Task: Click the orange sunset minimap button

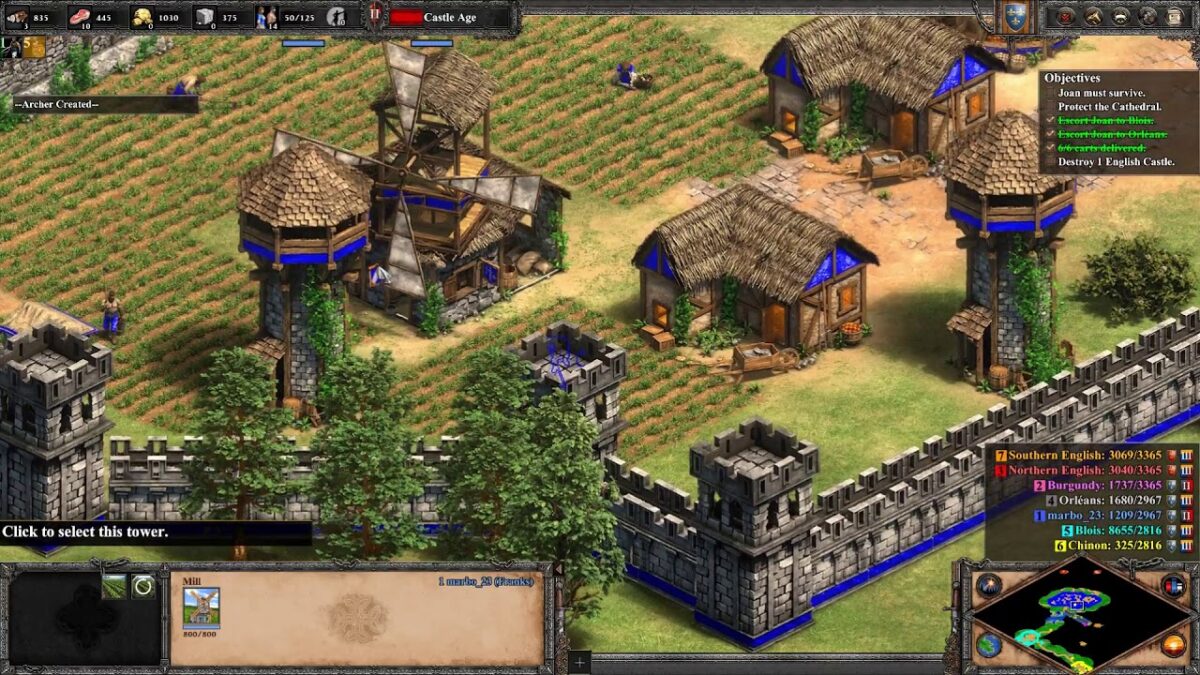Action: click(1174, 645)
